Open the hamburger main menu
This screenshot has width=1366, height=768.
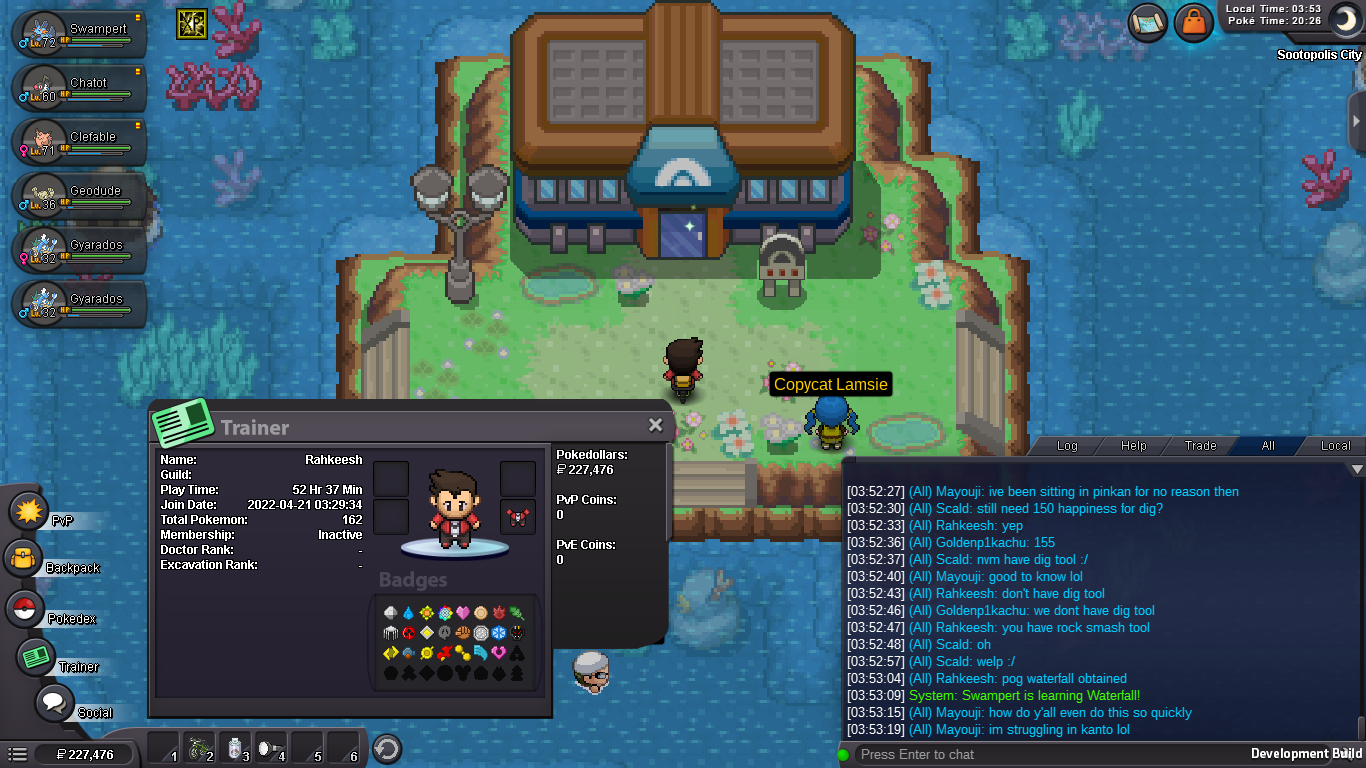(x=17, y=754)
